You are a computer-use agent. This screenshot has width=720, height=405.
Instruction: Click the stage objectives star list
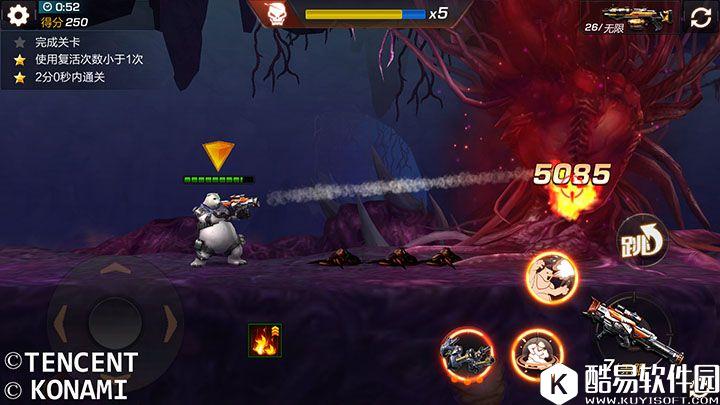pyautogui.click(x=82, y=60)
